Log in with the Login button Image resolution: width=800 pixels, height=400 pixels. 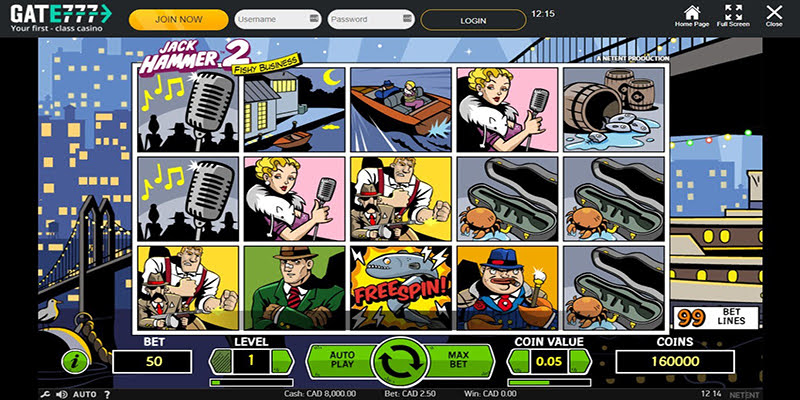click(x=473, y=19)
